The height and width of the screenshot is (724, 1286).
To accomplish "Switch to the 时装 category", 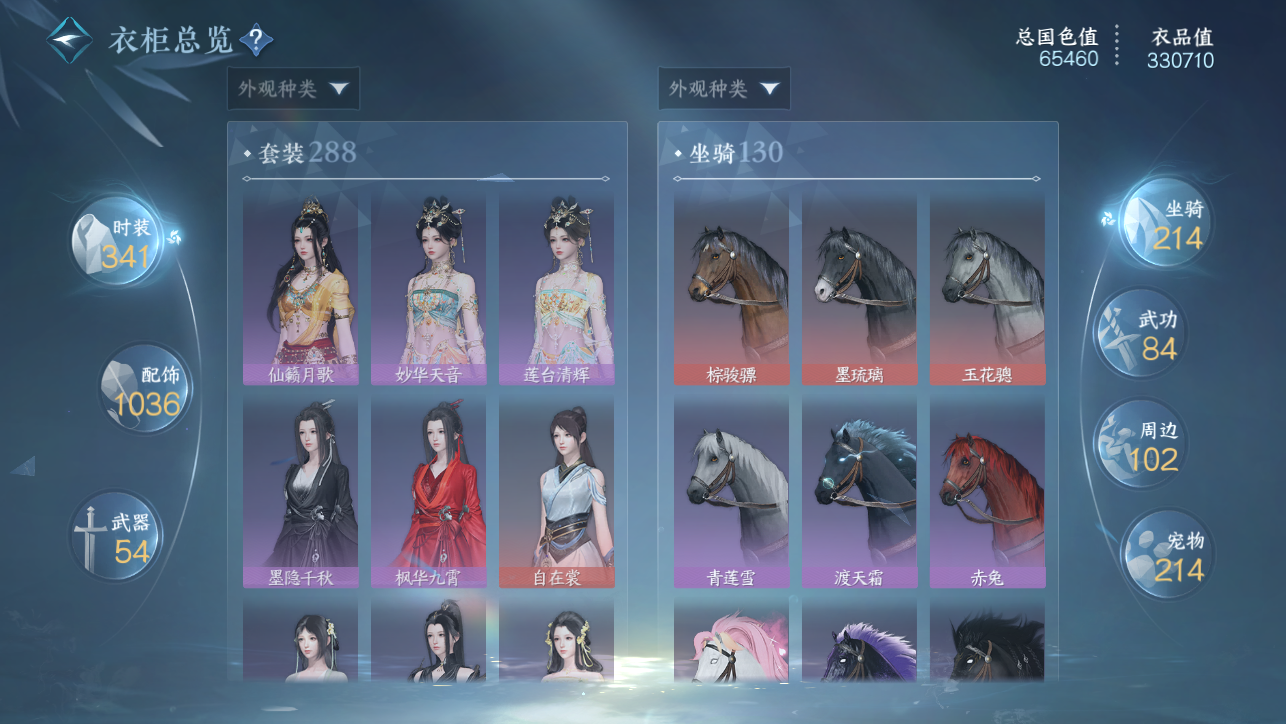I will tap(119, 241).
